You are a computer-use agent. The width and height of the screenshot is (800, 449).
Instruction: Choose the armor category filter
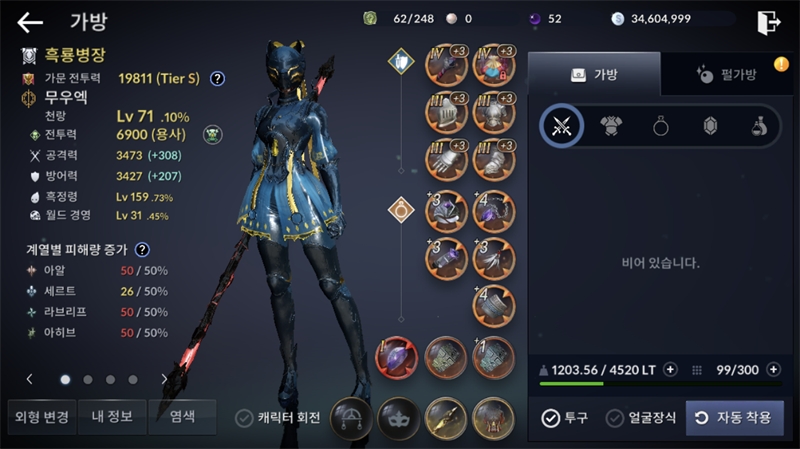tap(612, 126)
